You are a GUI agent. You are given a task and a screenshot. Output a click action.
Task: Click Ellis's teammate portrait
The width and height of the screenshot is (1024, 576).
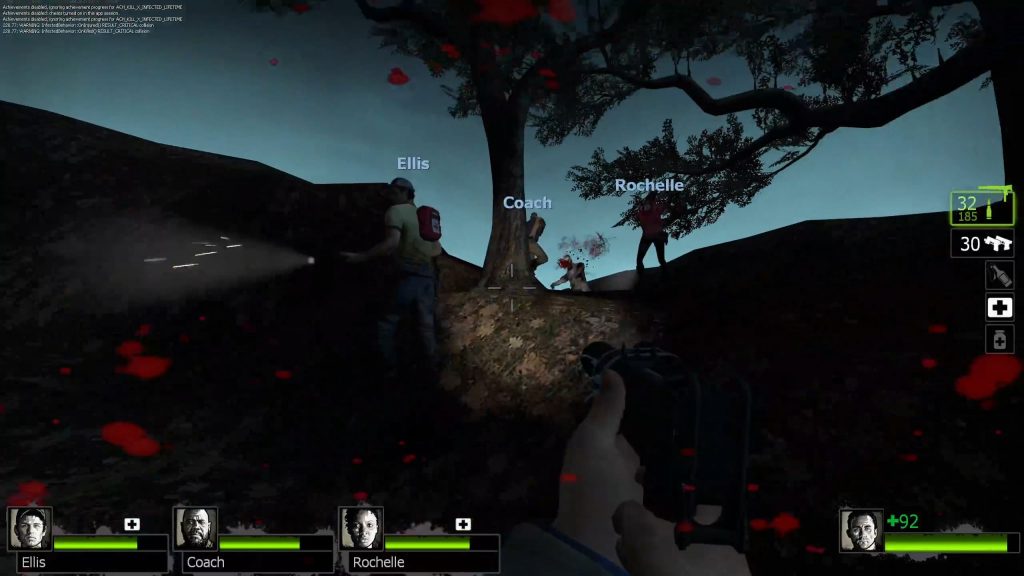pyautogui.click(x=30, y=528)
